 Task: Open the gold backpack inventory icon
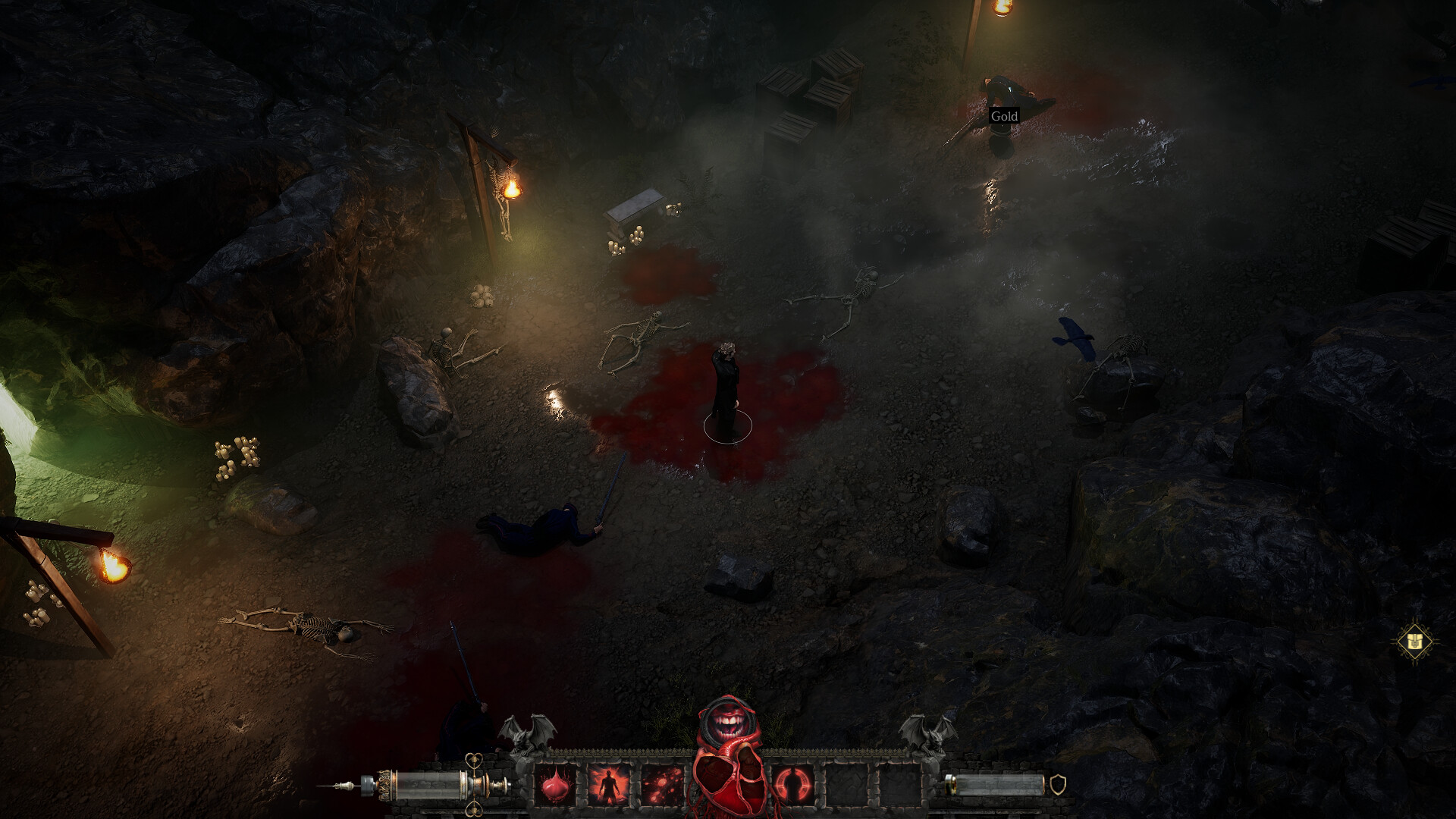tap(1414, 642)
